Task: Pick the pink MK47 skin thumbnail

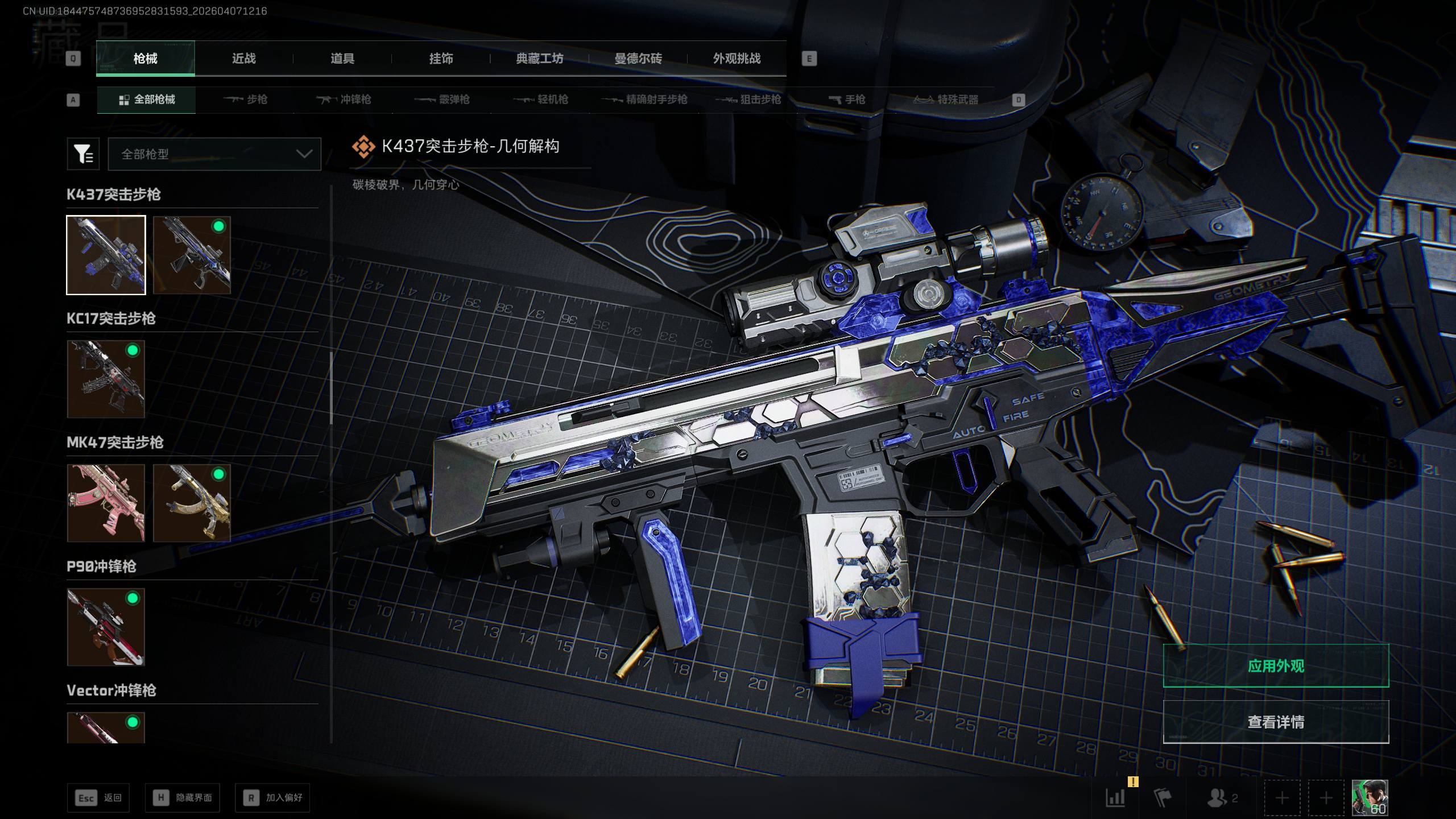Action: tap(106, 503)
